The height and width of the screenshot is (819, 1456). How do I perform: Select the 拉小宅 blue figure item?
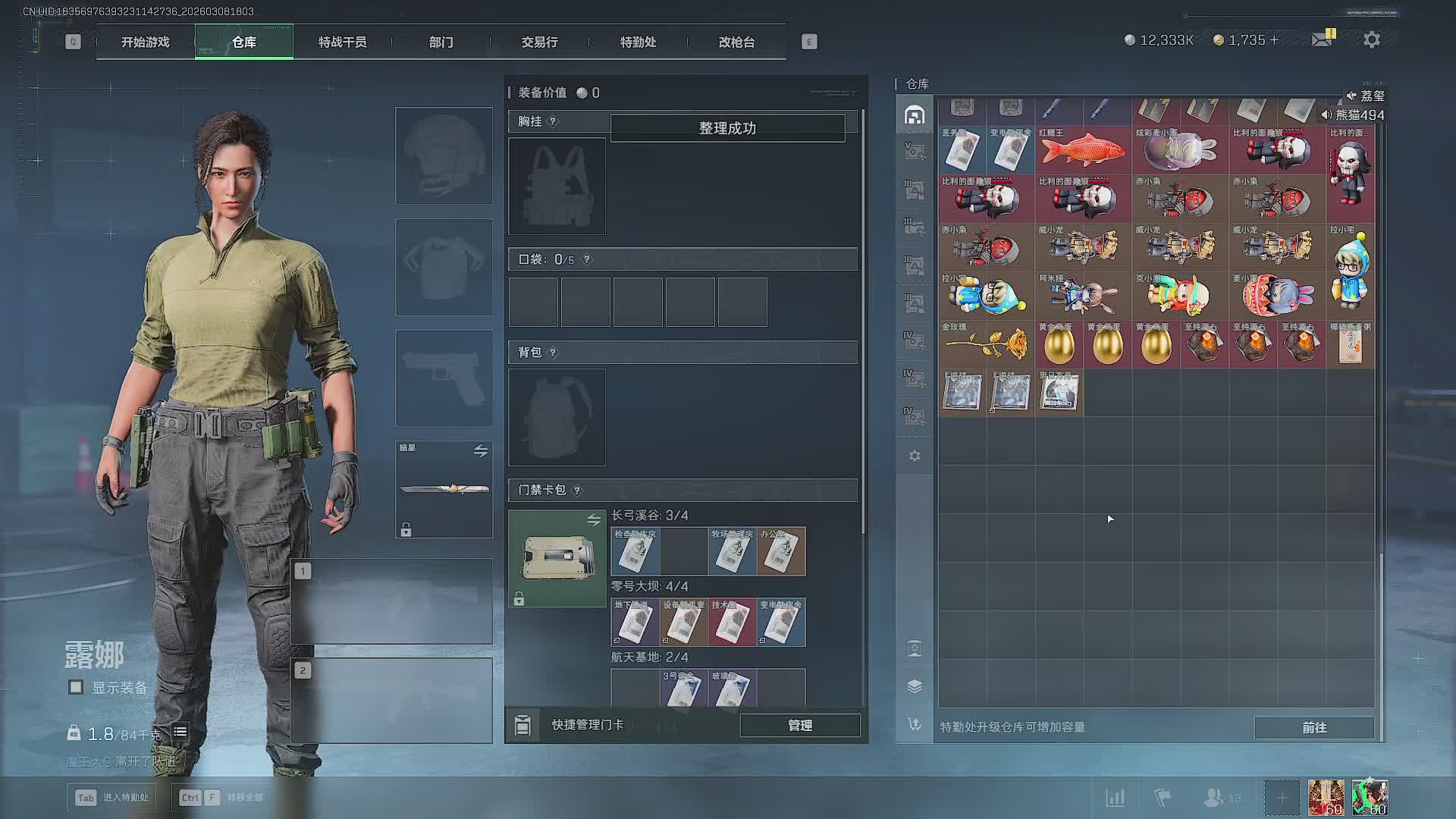[x=1350, y=271]
